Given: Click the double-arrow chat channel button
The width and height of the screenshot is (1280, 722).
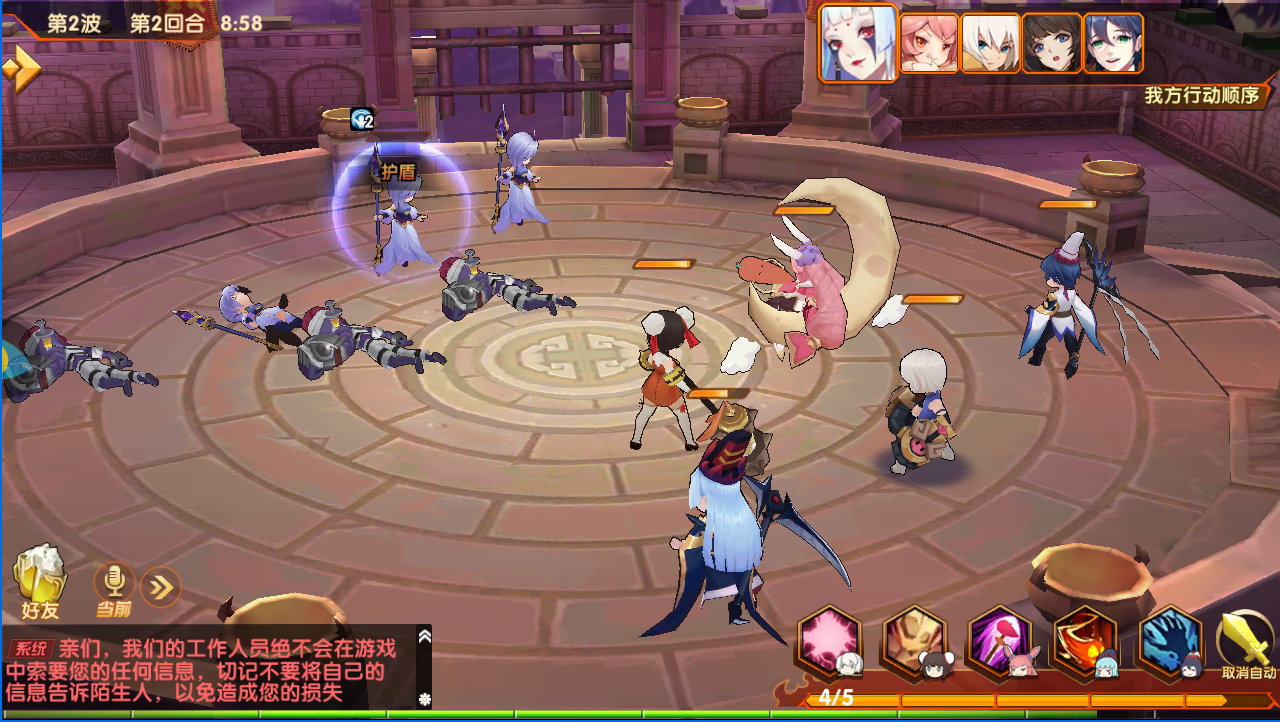Looking at the screenshot, I should [x=160, y=587].
